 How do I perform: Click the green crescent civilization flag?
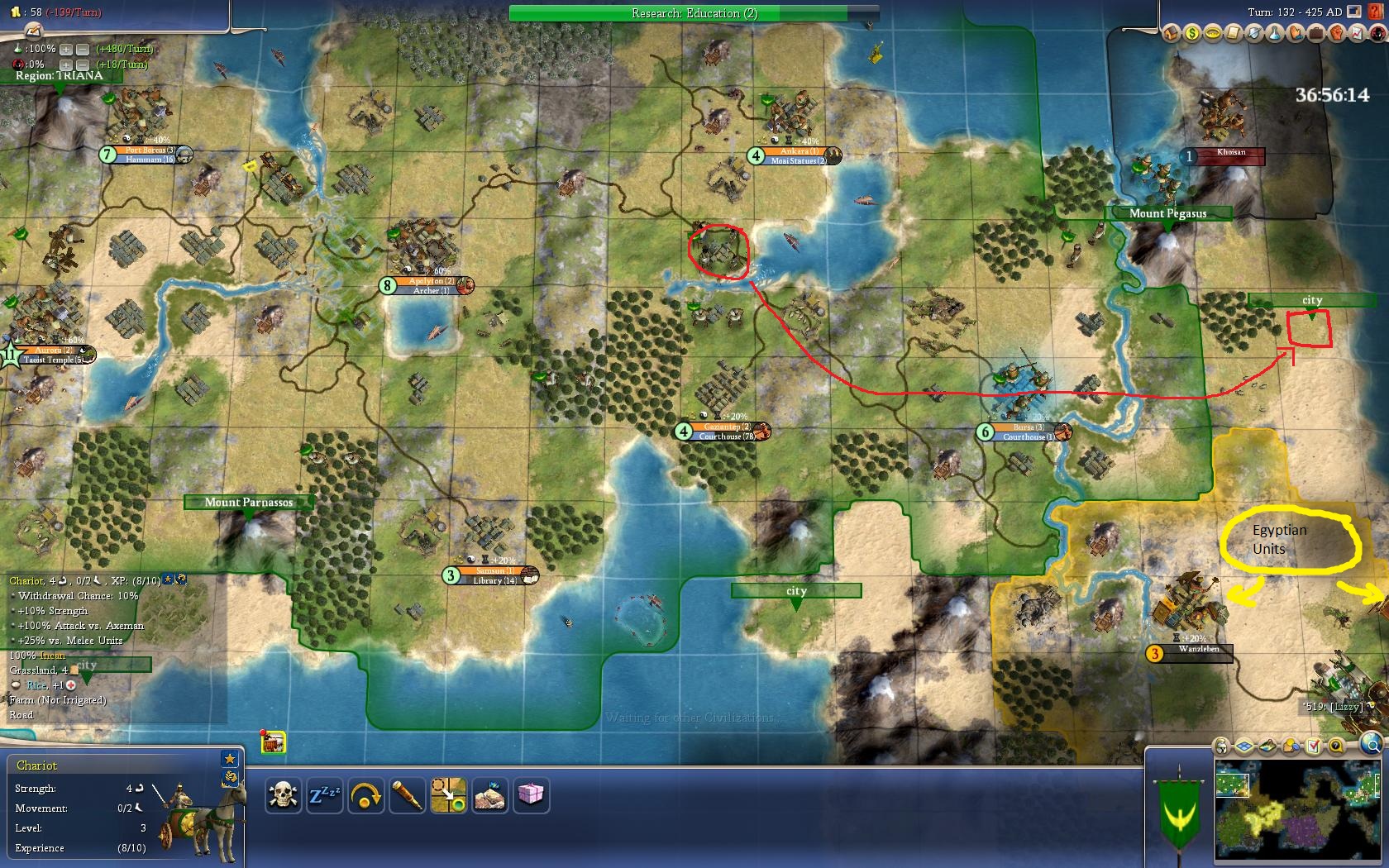[1178, 813]
